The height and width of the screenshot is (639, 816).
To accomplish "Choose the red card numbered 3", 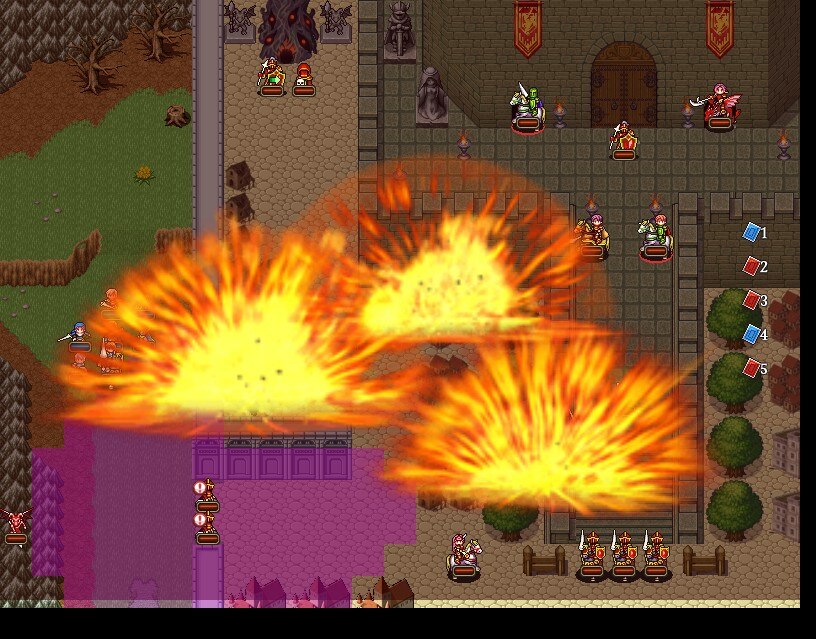I will tap(752, 300).
